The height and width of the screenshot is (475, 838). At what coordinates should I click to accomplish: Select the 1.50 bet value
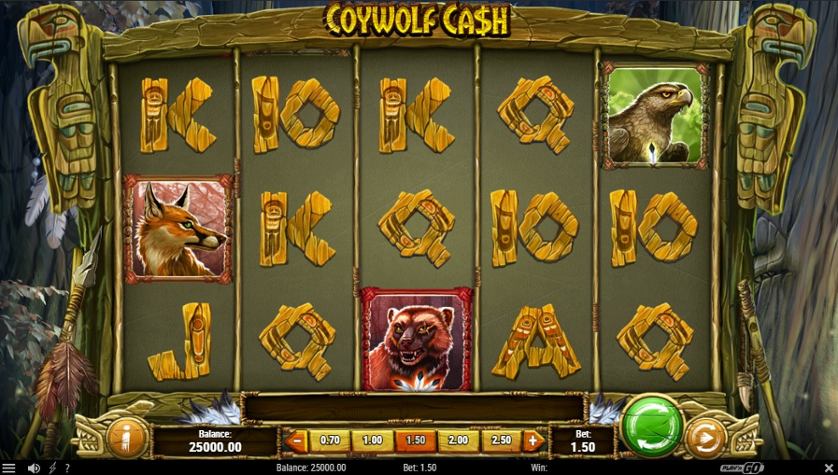(x=414, y=440)
